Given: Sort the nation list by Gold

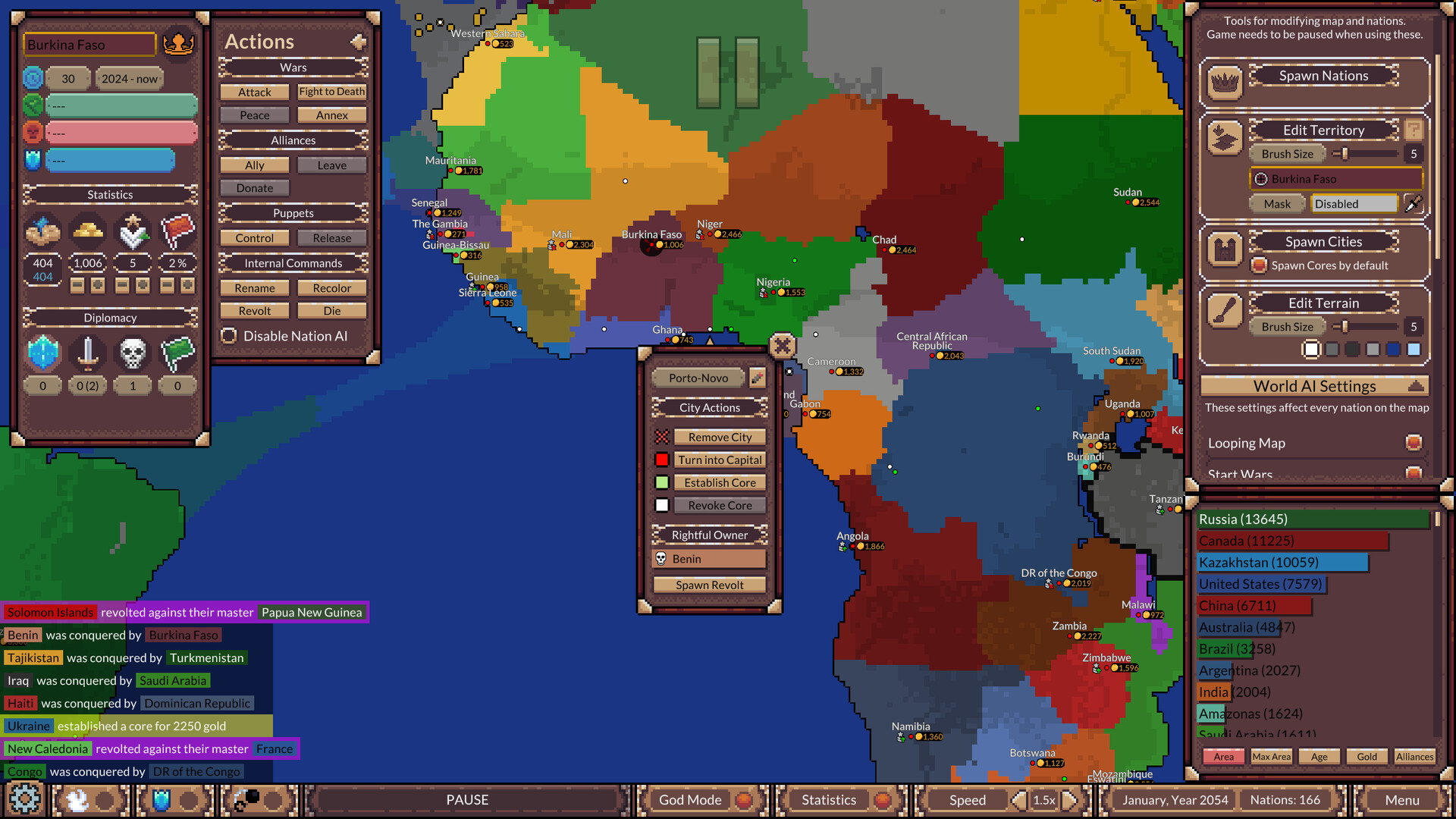Looking at the screenshot, I should [1367, 756].
